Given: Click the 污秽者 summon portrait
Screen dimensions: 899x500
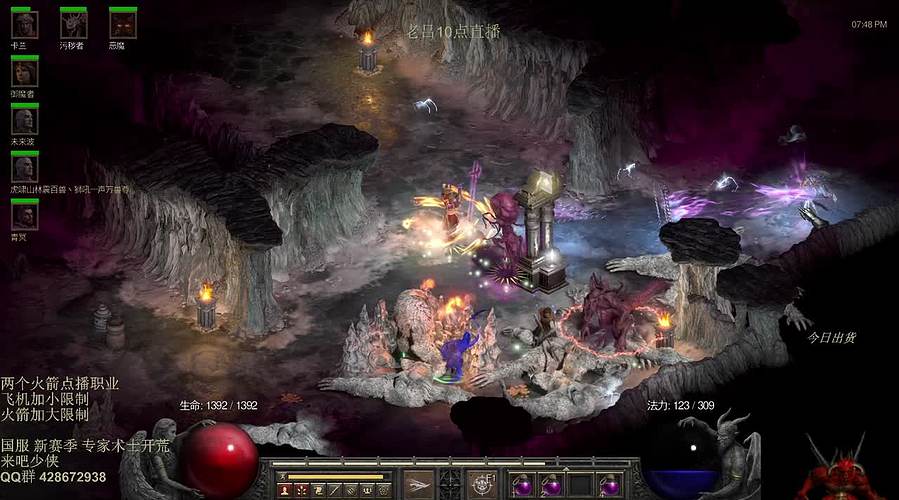Looking at the screenshot, I should [x=73, y=24].
